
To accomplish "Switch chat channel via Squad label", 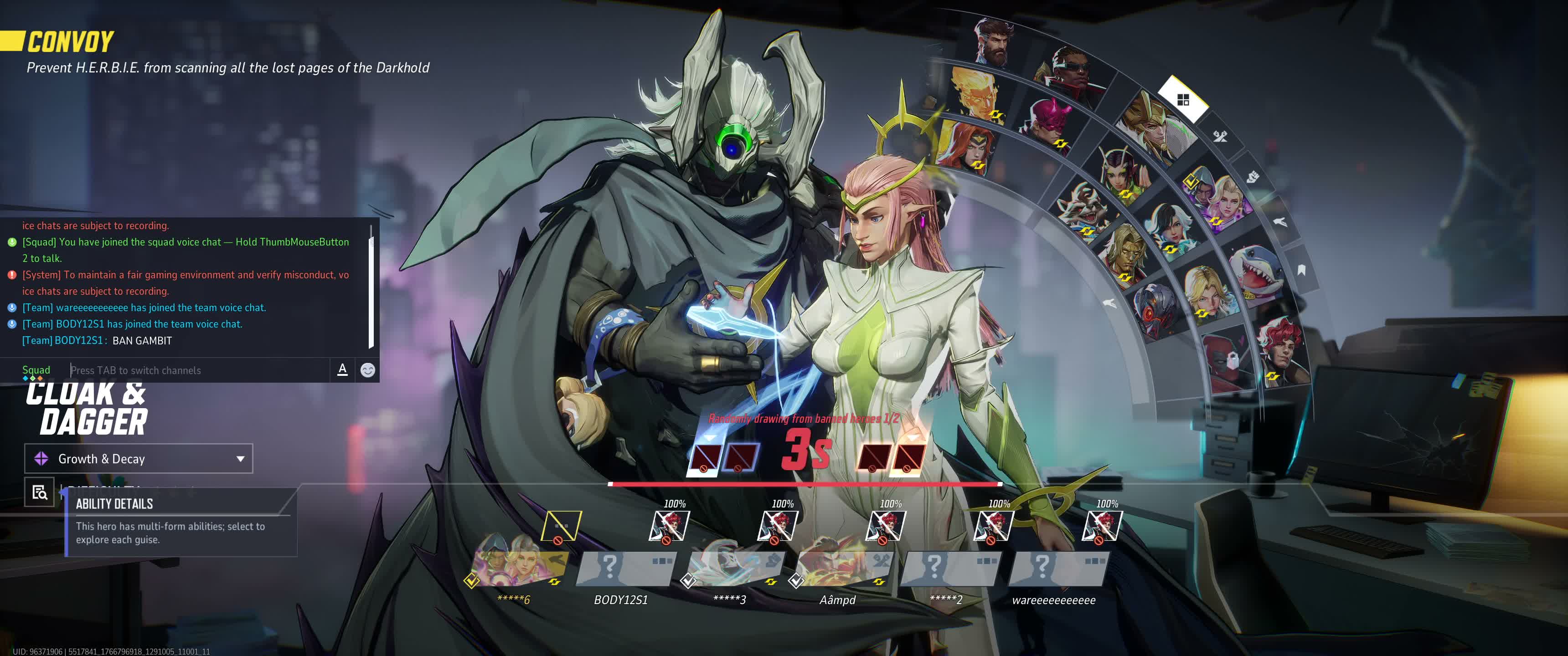I will [36, 370].
